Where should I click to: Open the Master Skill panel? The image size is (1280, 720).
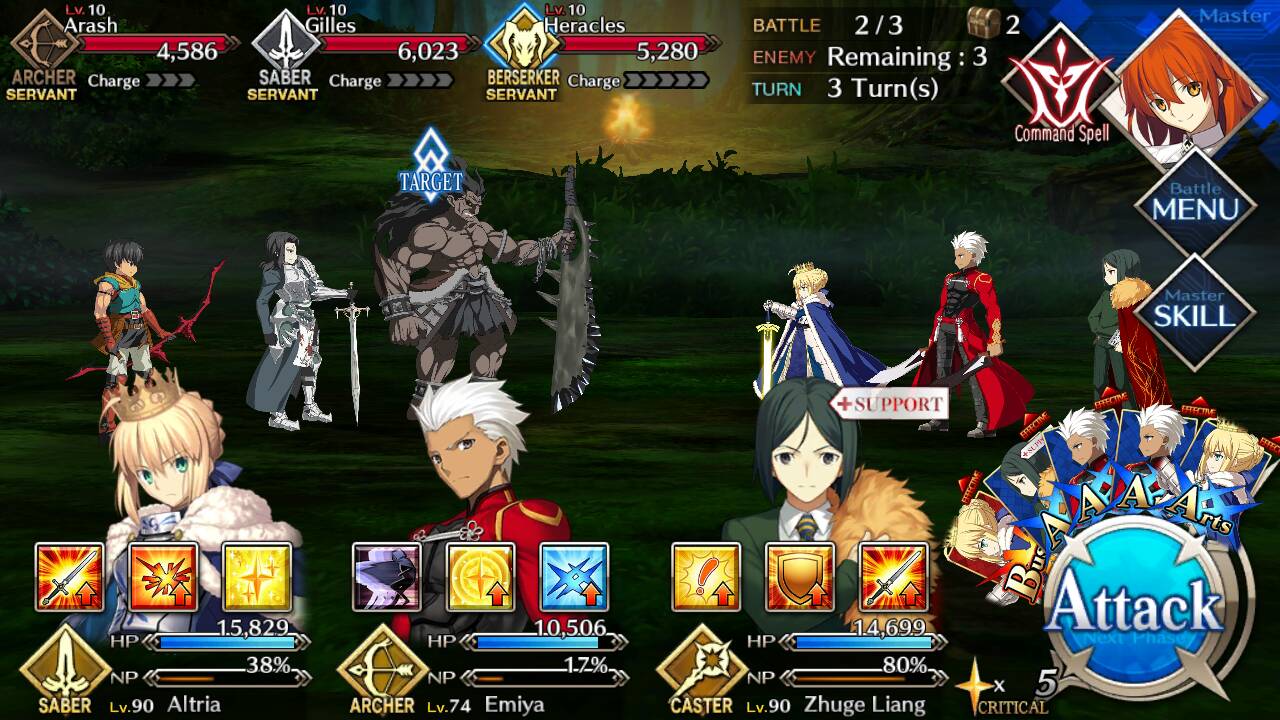(1195, 311)
